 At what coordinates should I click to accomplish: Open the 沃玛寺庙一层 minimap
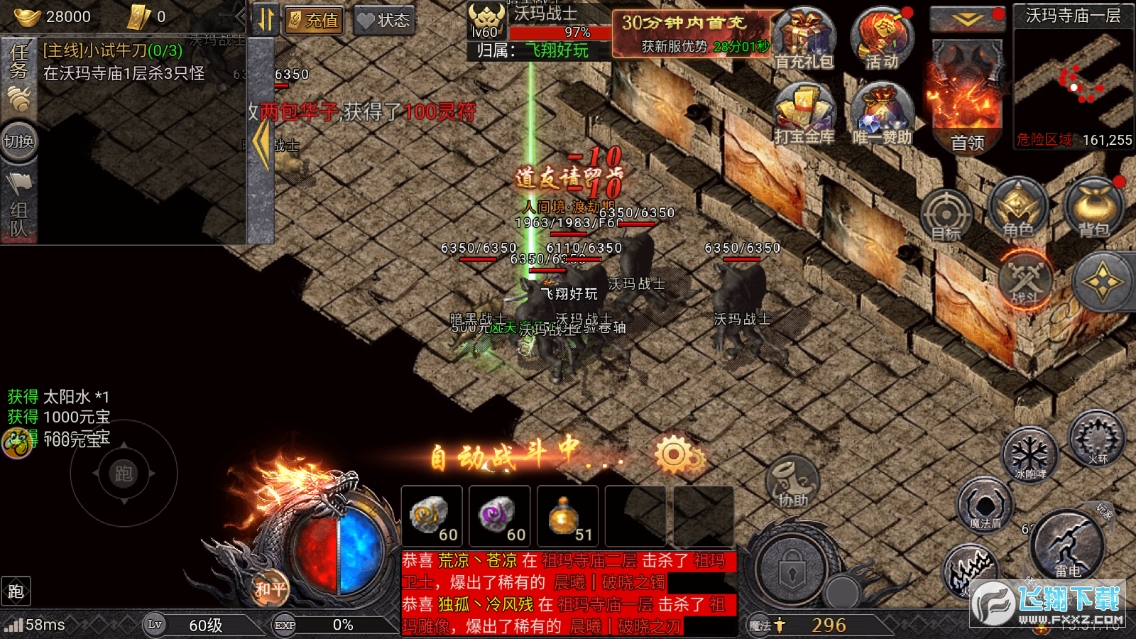pyautogui.click(x=1073, y=80)
